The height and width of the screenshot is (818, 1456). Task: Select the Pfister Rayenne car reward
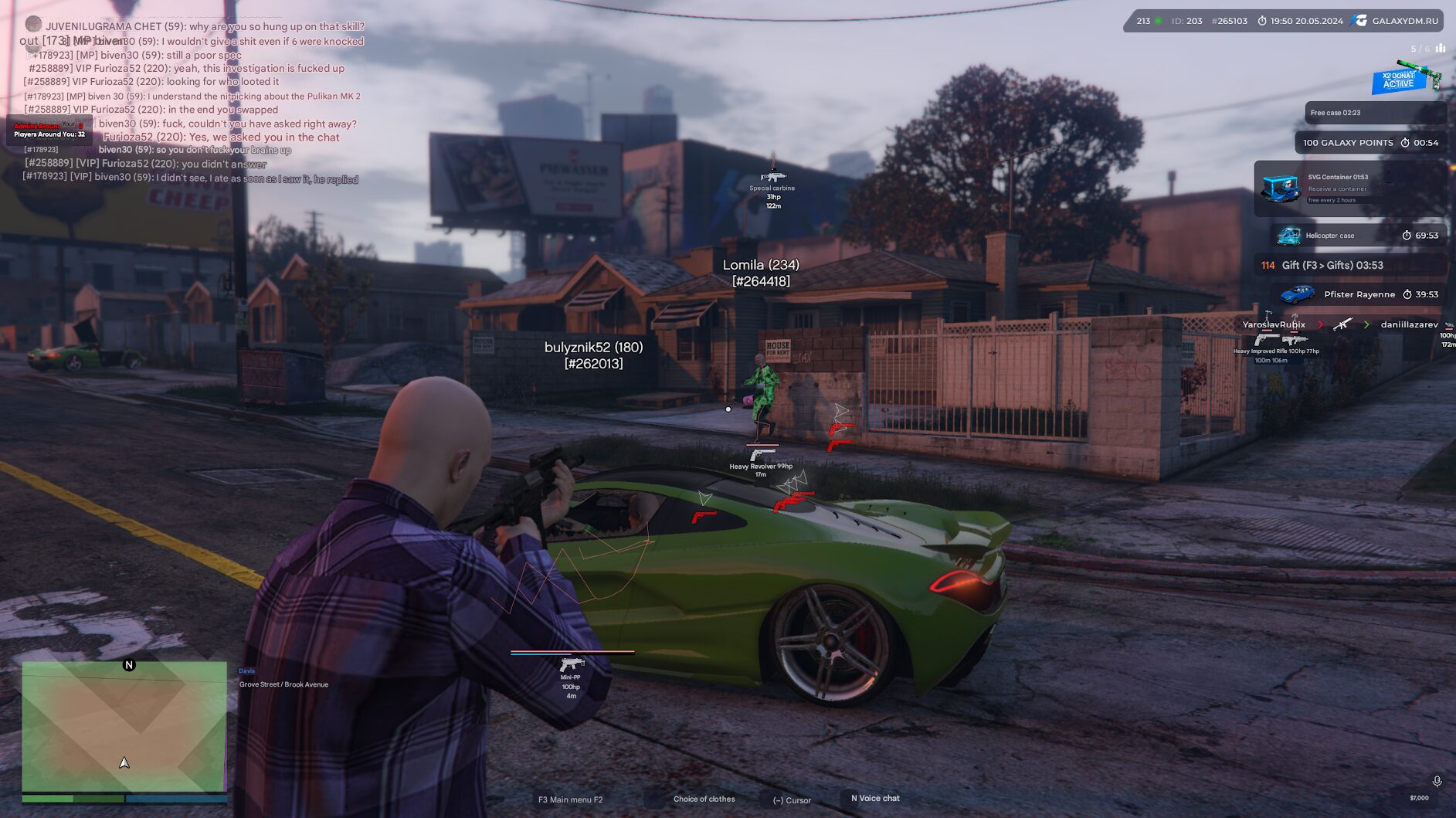pyautogui.click(x=1359, y=294)
